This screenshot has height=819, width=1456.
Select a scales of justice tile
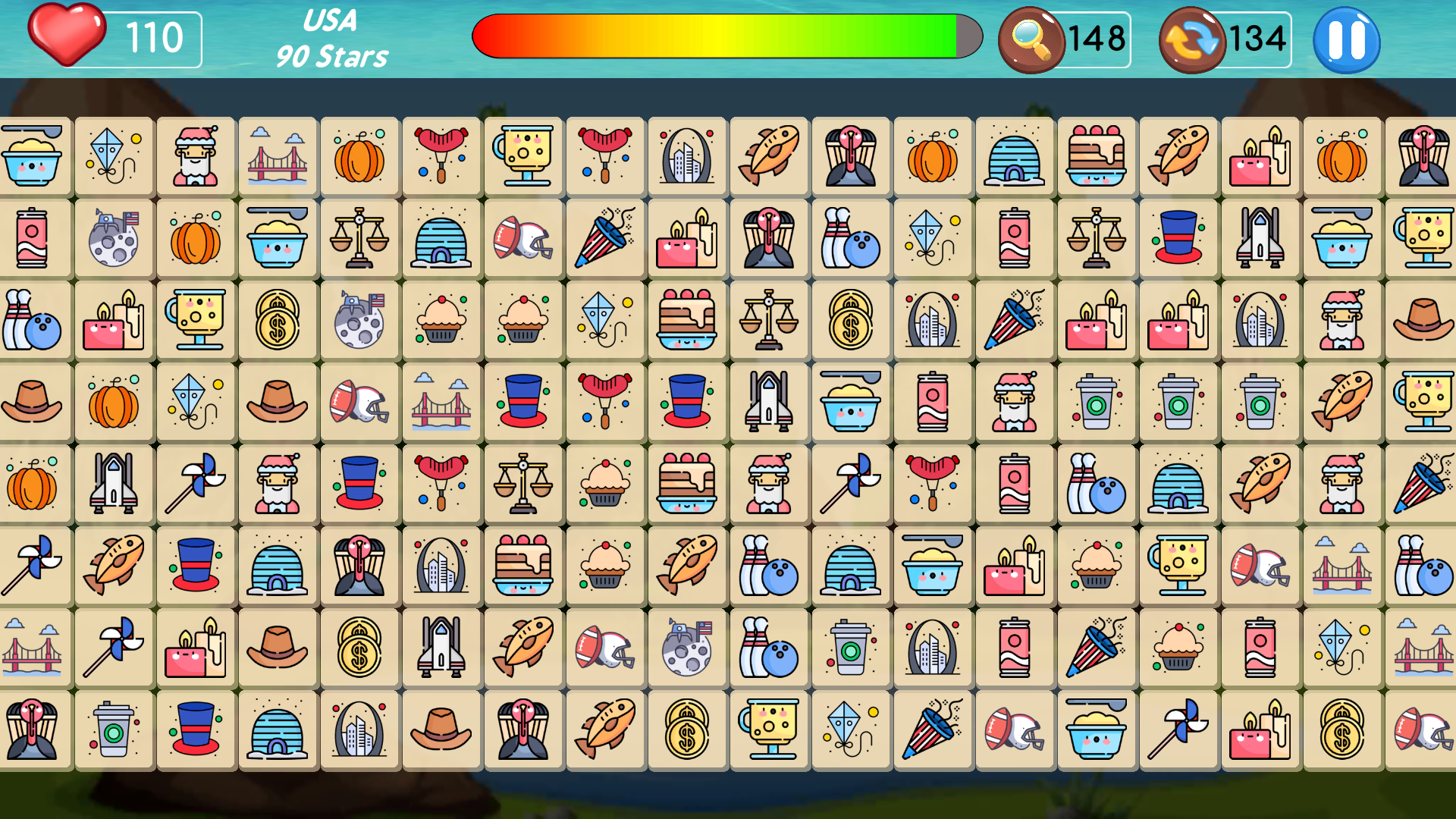(359, 238)
